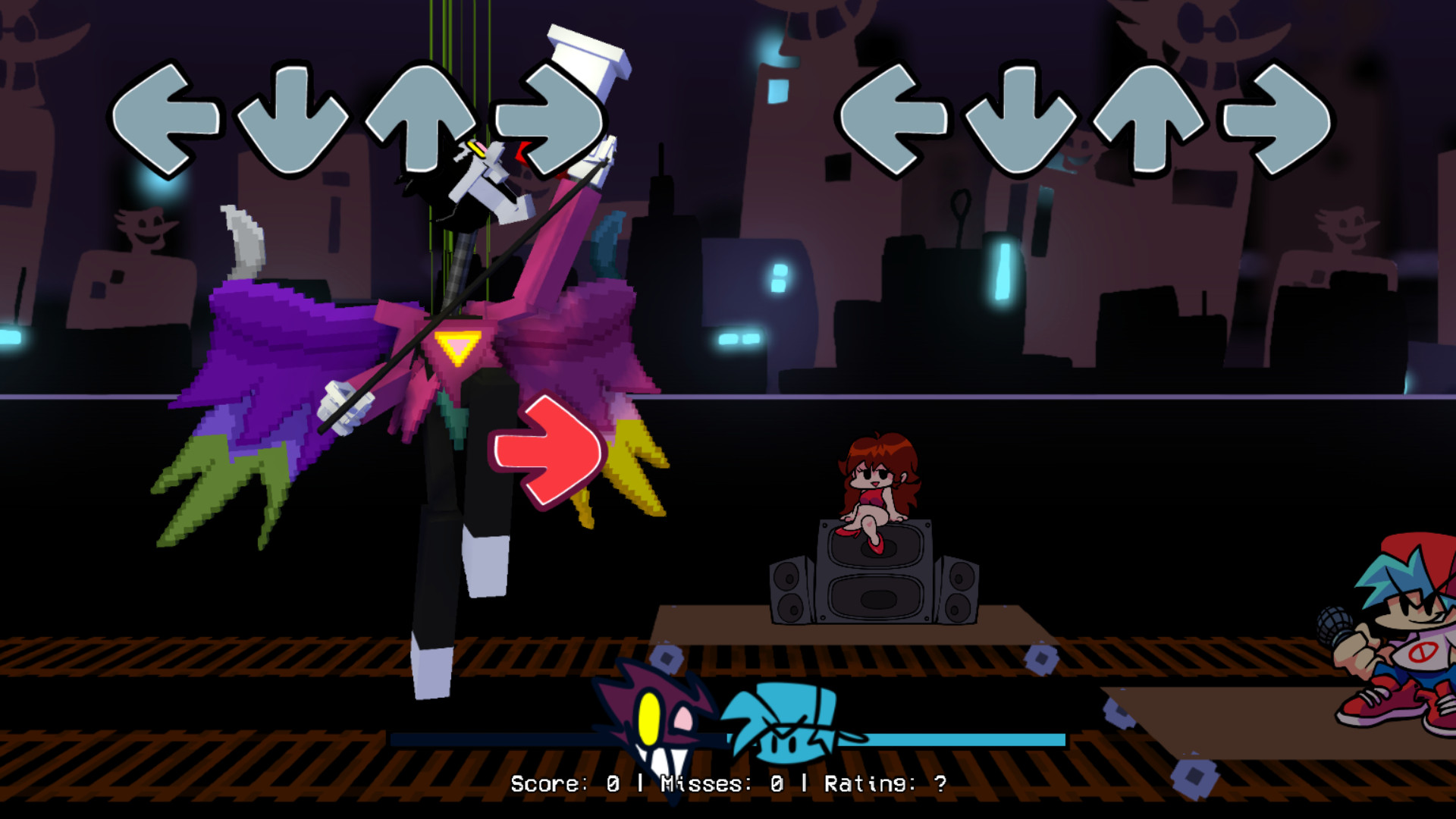Select the player's down arrow receptor
Screen dimensions: 1456x819
point(1024,121)
